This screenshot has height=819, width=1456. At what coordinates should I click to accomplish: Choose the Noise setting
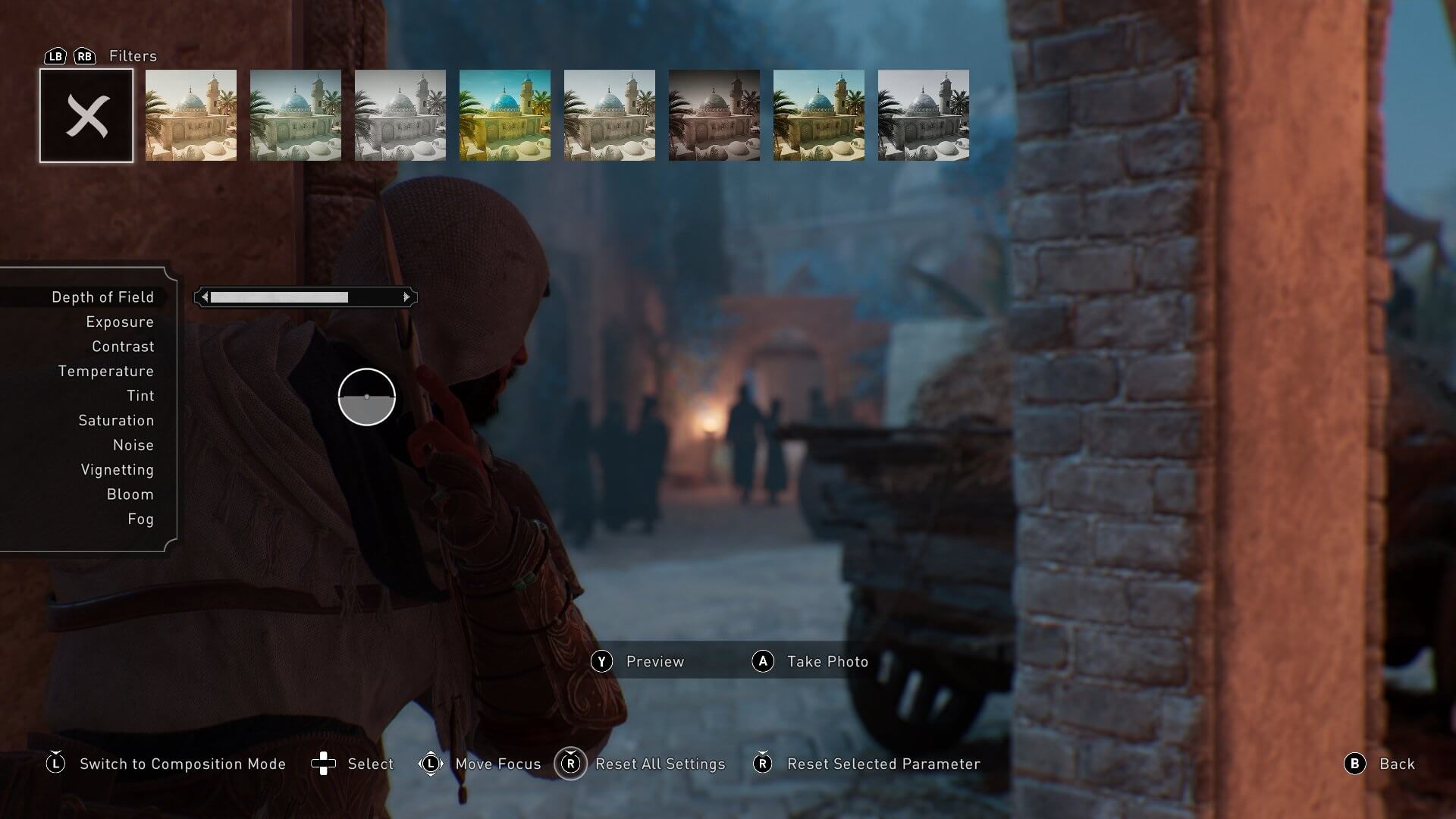pyautogui.click(x=133, y=445)
